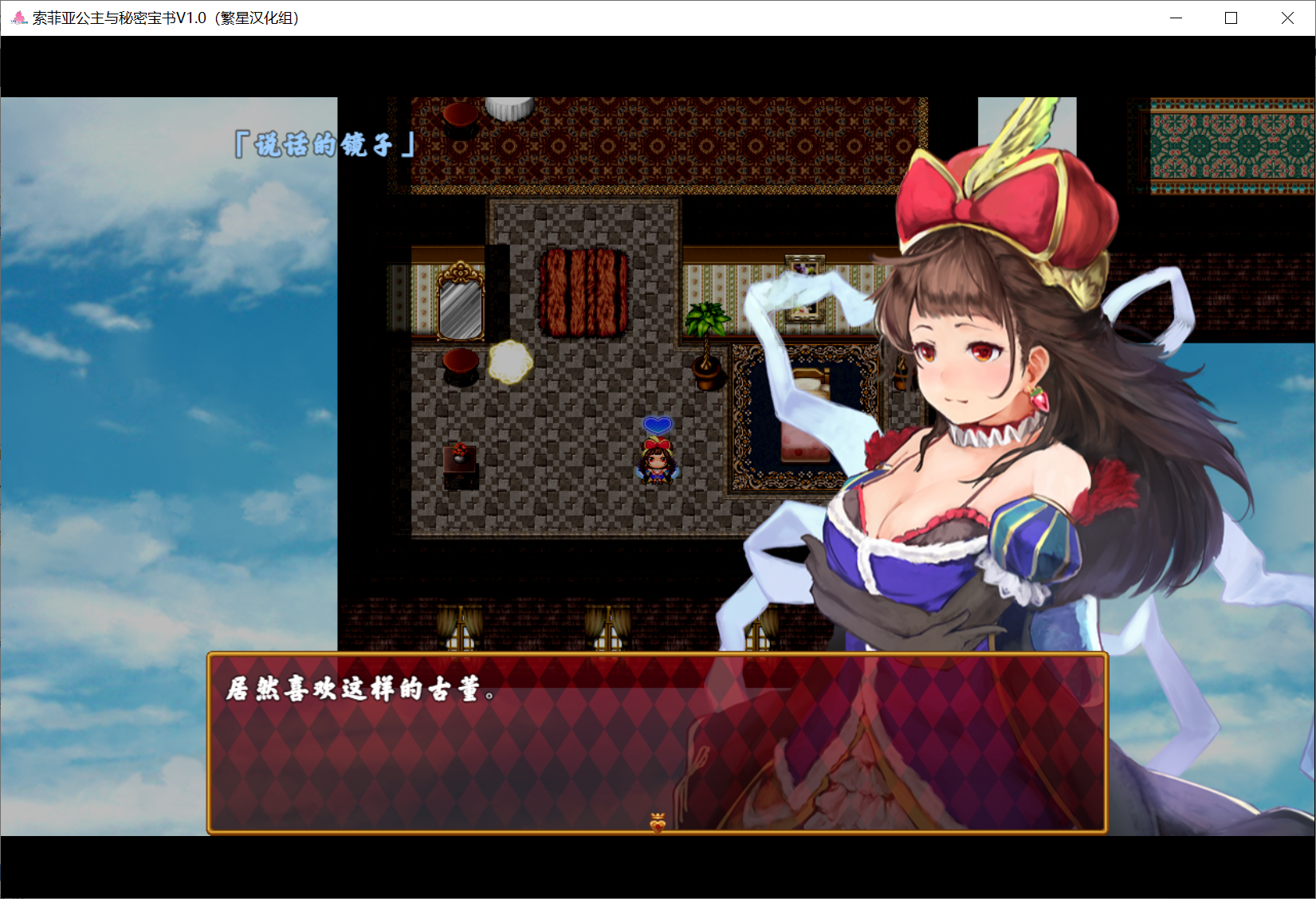
Task: Click the ornate wall mirror in the bedroom
Action: click(461, 307)
